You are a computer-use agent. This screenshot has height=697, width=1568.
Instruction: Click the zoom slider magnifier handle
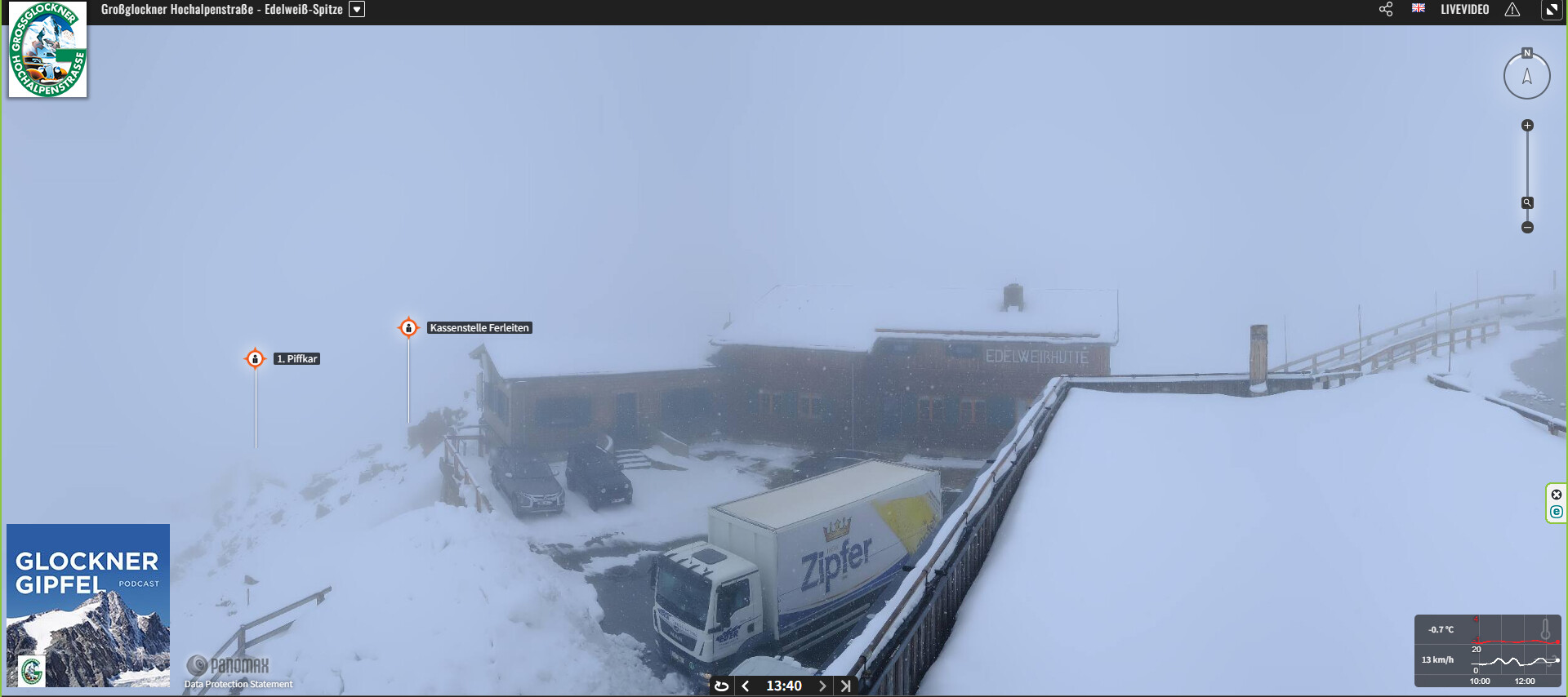tap(1527, 202)
